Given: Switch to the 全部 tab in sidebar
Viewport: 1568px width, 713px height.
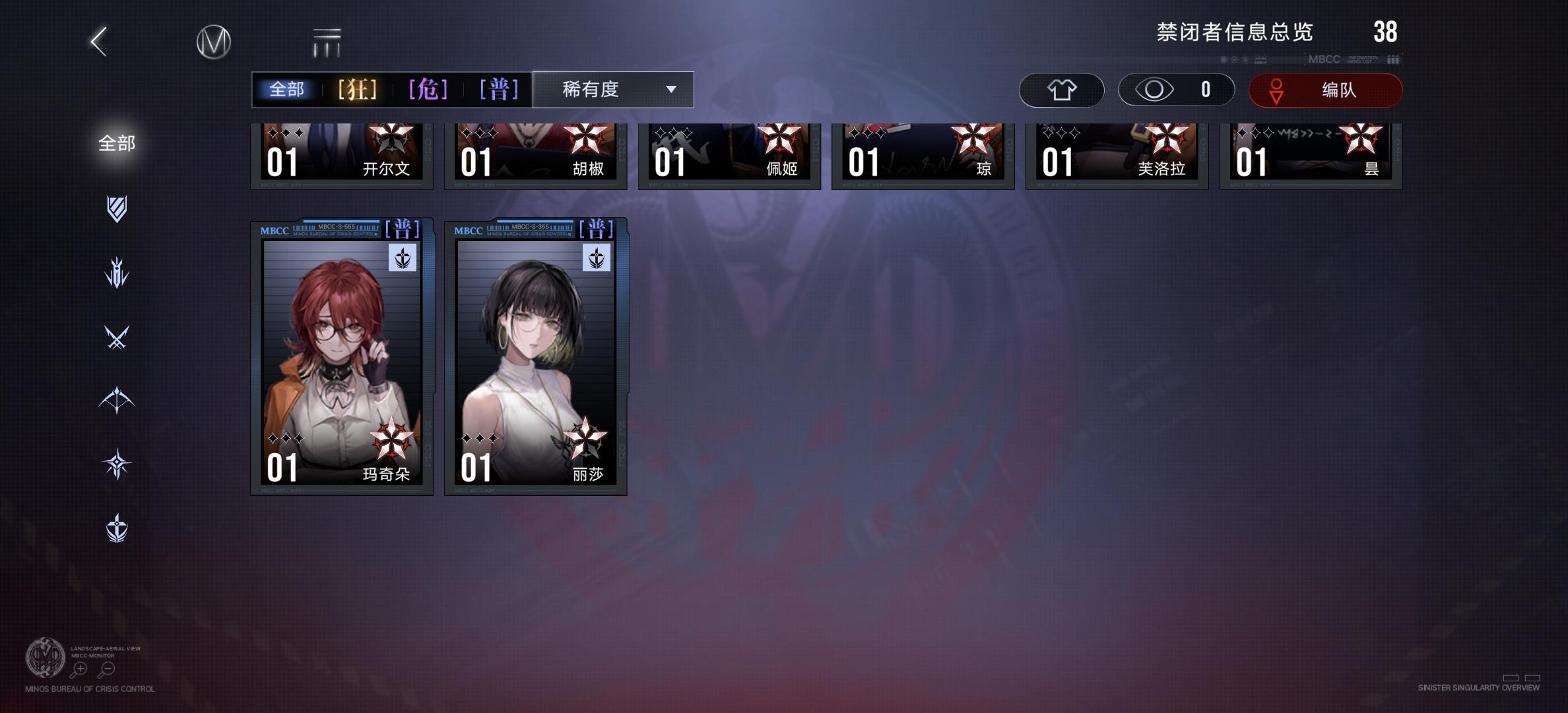Looking at the screenshot, I should [x=117, y=143].
